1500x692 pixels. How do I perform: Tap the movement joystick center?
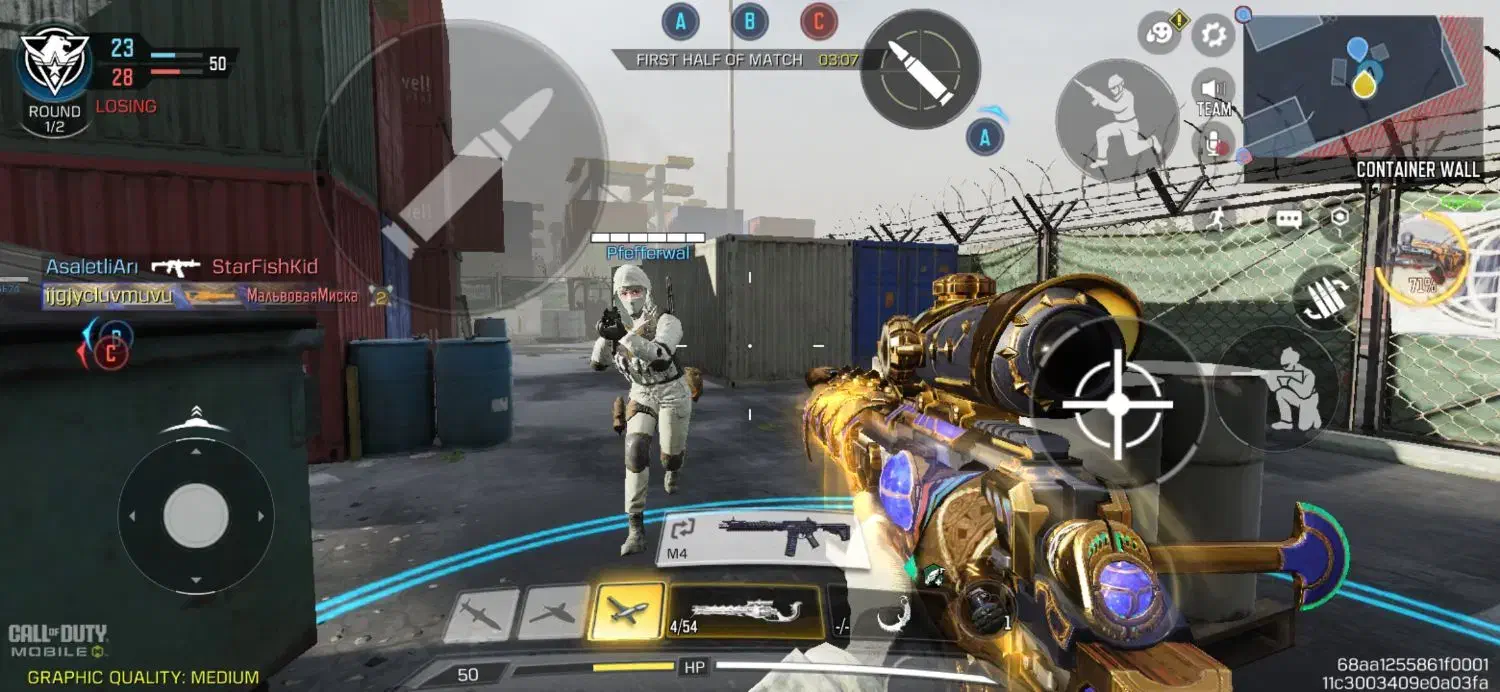click(x=196, y=516)
